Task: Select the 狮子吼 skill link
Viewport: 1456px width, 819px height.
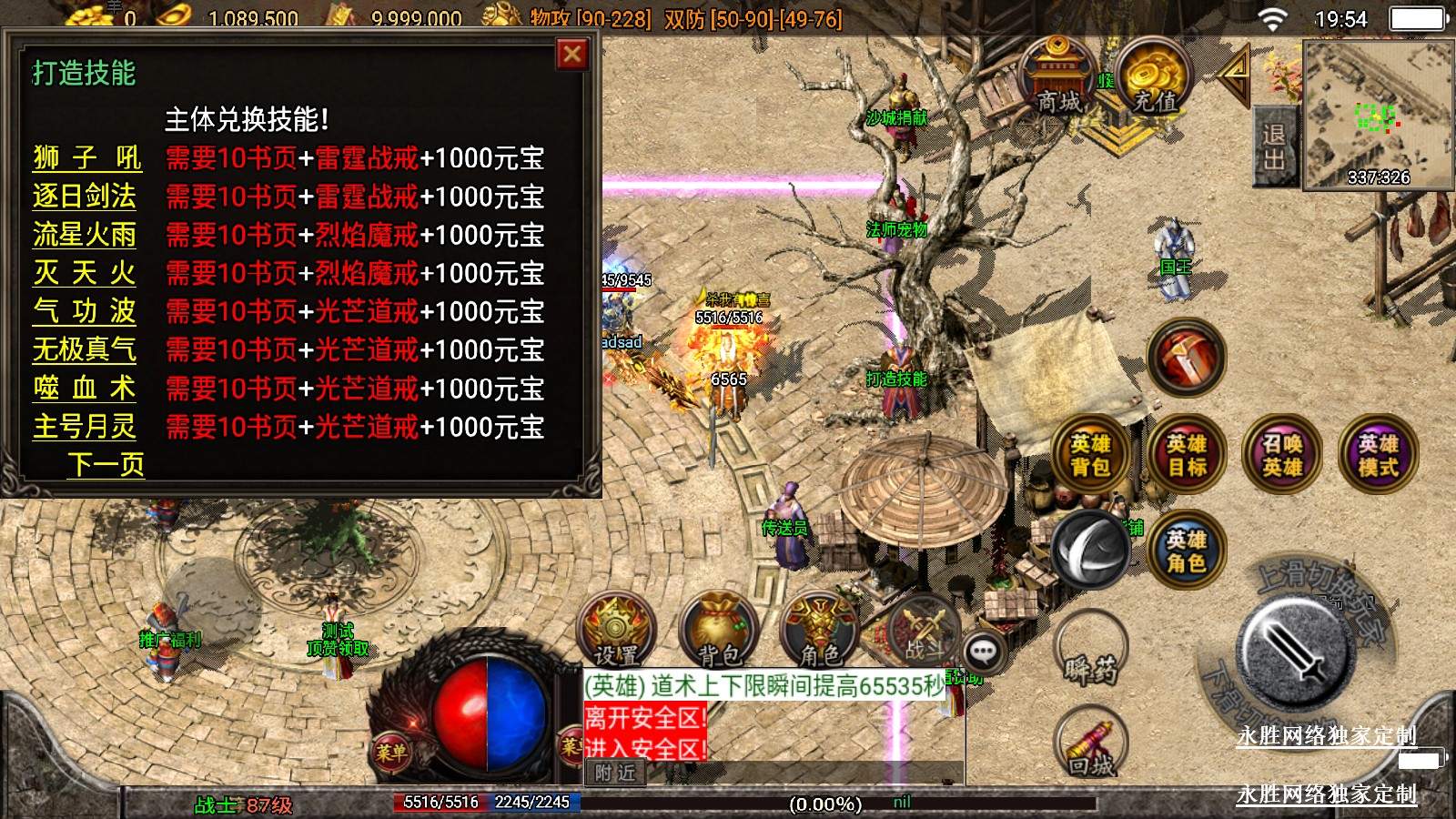Action: tap(86, 158)
